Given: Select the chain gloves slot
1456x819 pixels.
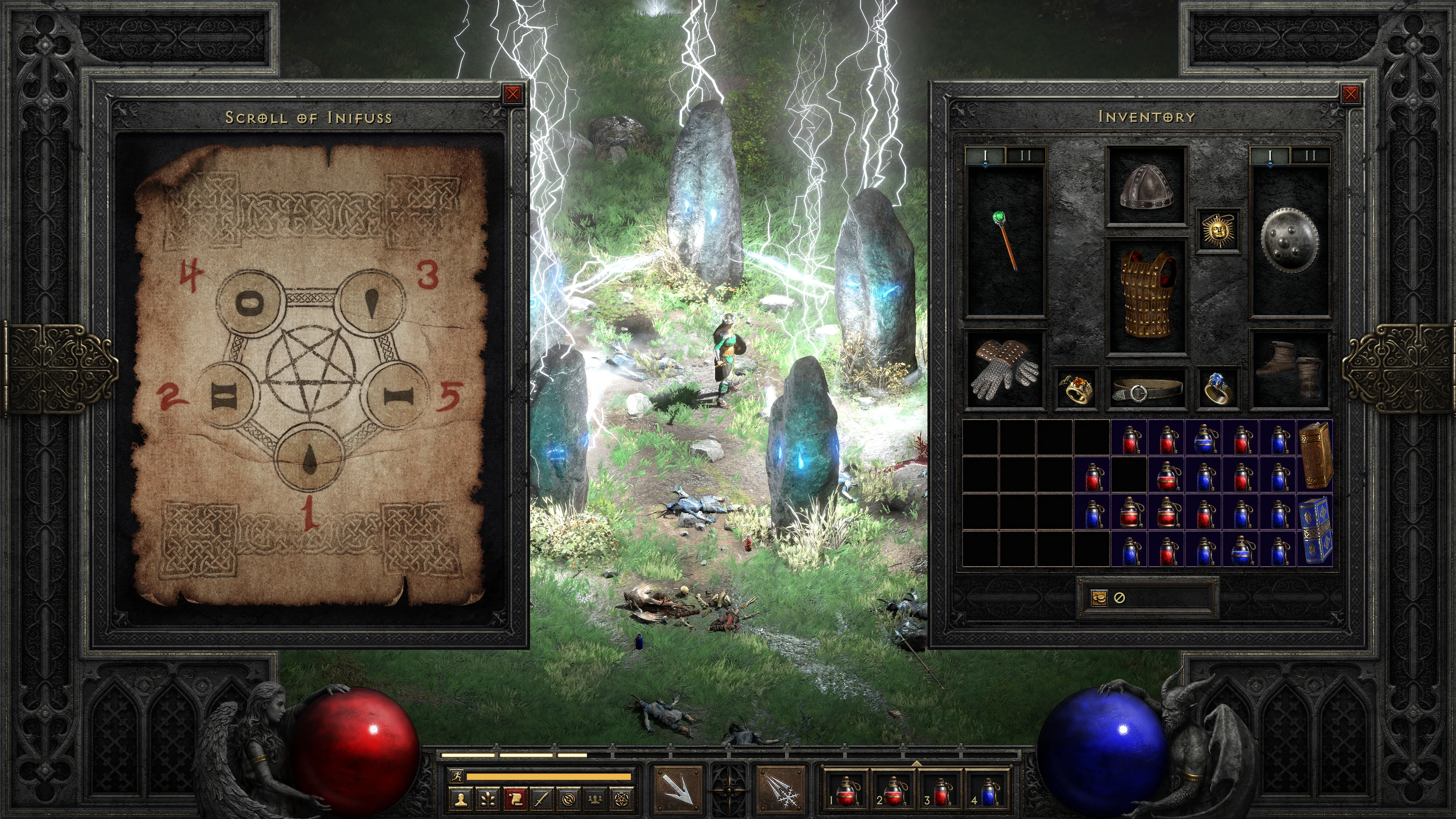Looking at the screenshot, I should pos(1005,369).
